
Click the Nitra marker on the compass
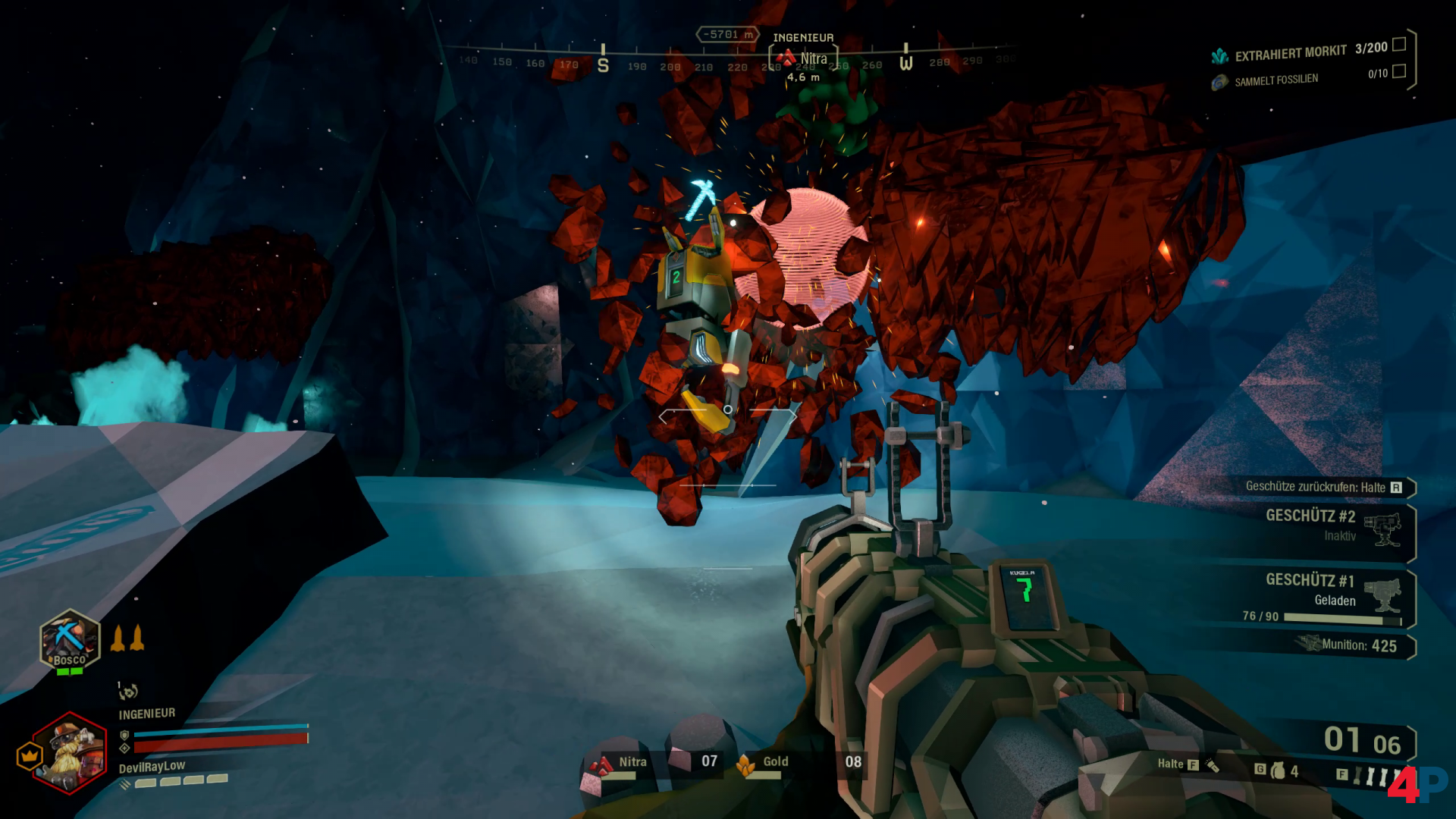point(804,58)
